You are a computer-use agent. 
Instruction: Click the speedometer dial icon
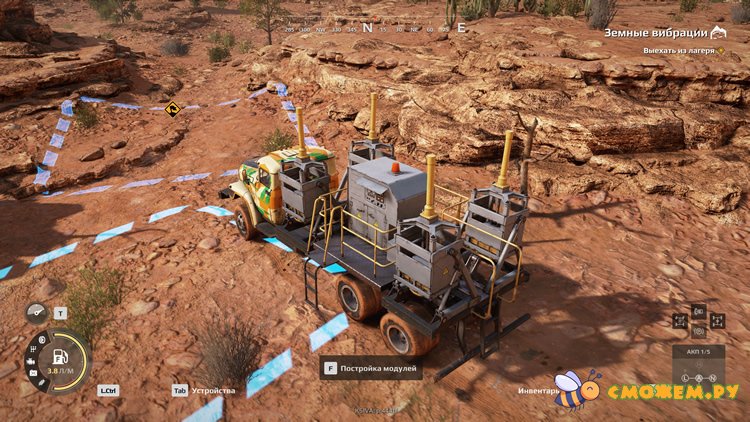37,313
